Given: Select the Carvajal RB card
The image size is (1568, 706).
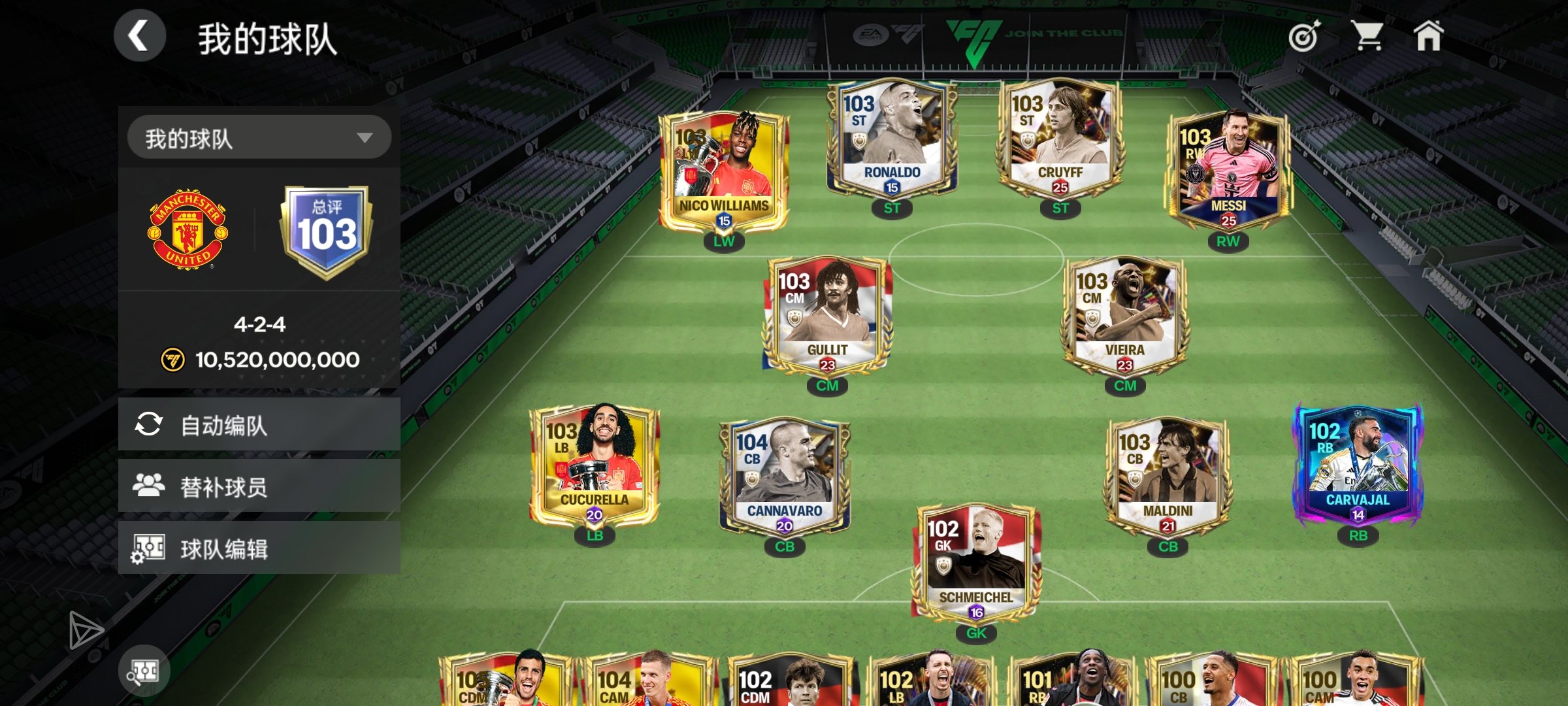Looking at the screenshot, I should coord(1358,465).
